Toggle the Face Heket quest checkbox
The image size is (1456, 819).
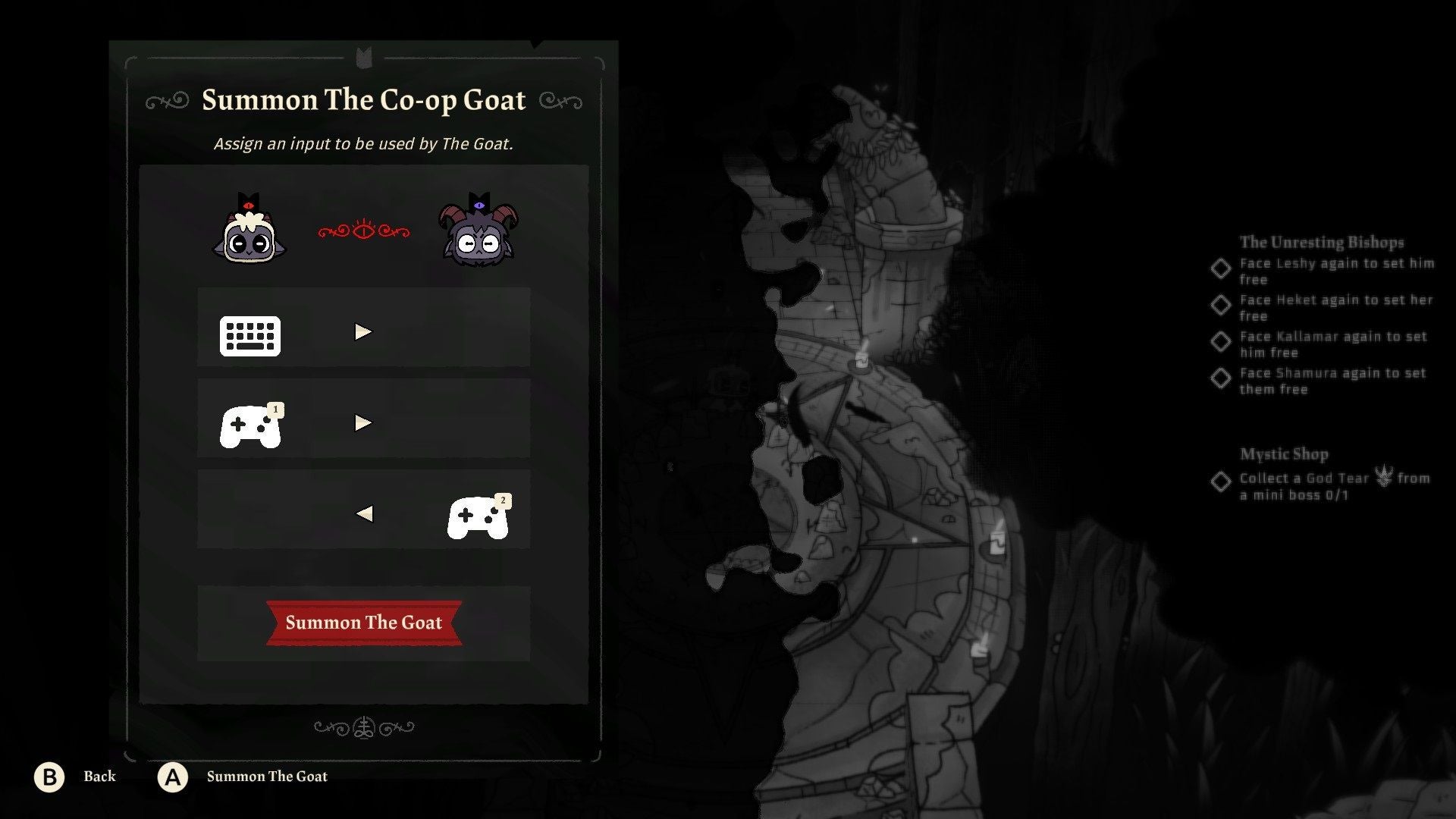tap(1221, 306)
